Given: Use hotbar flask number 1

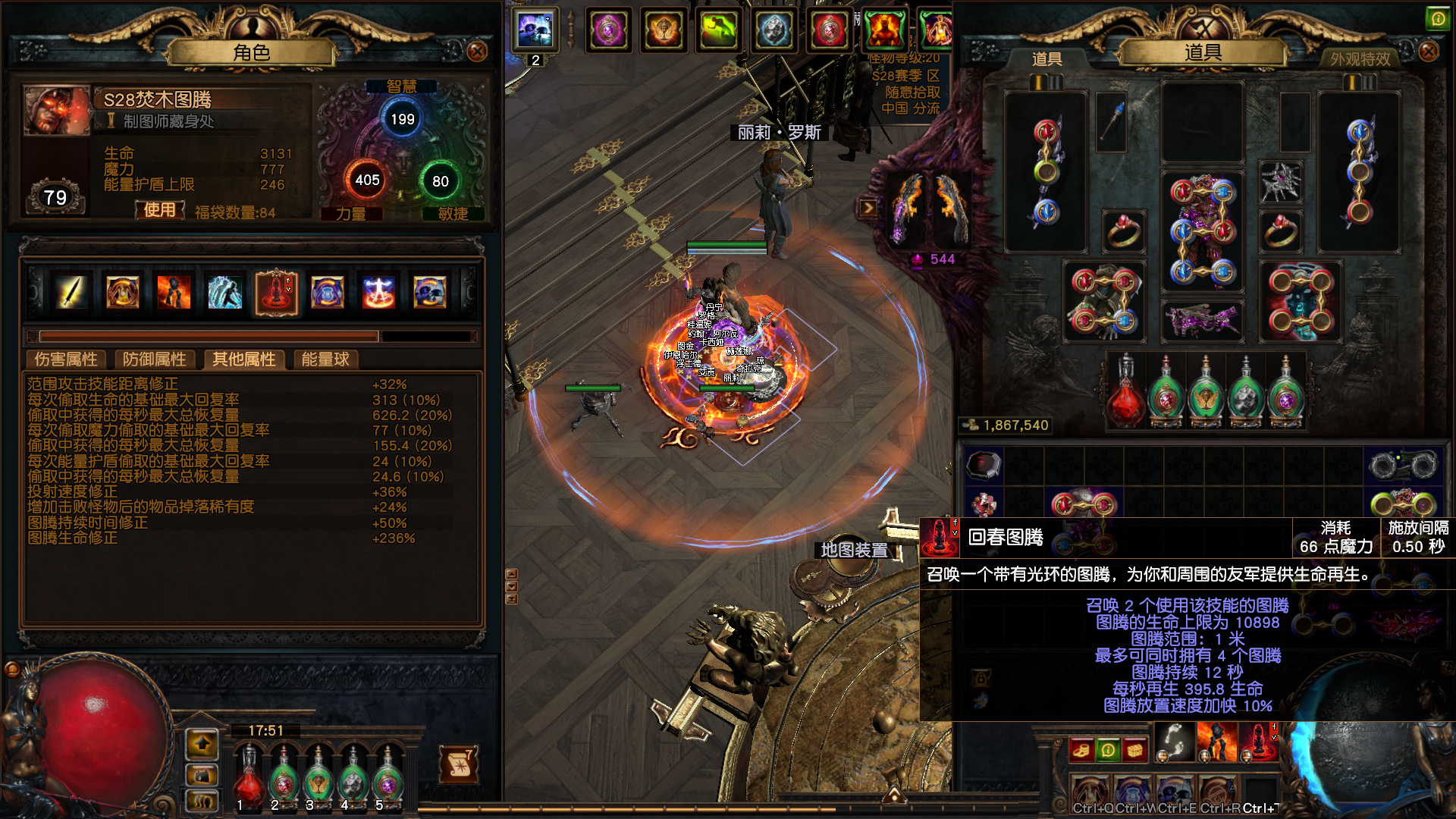Looking at the screenshot, I should (x=247, y=779).
